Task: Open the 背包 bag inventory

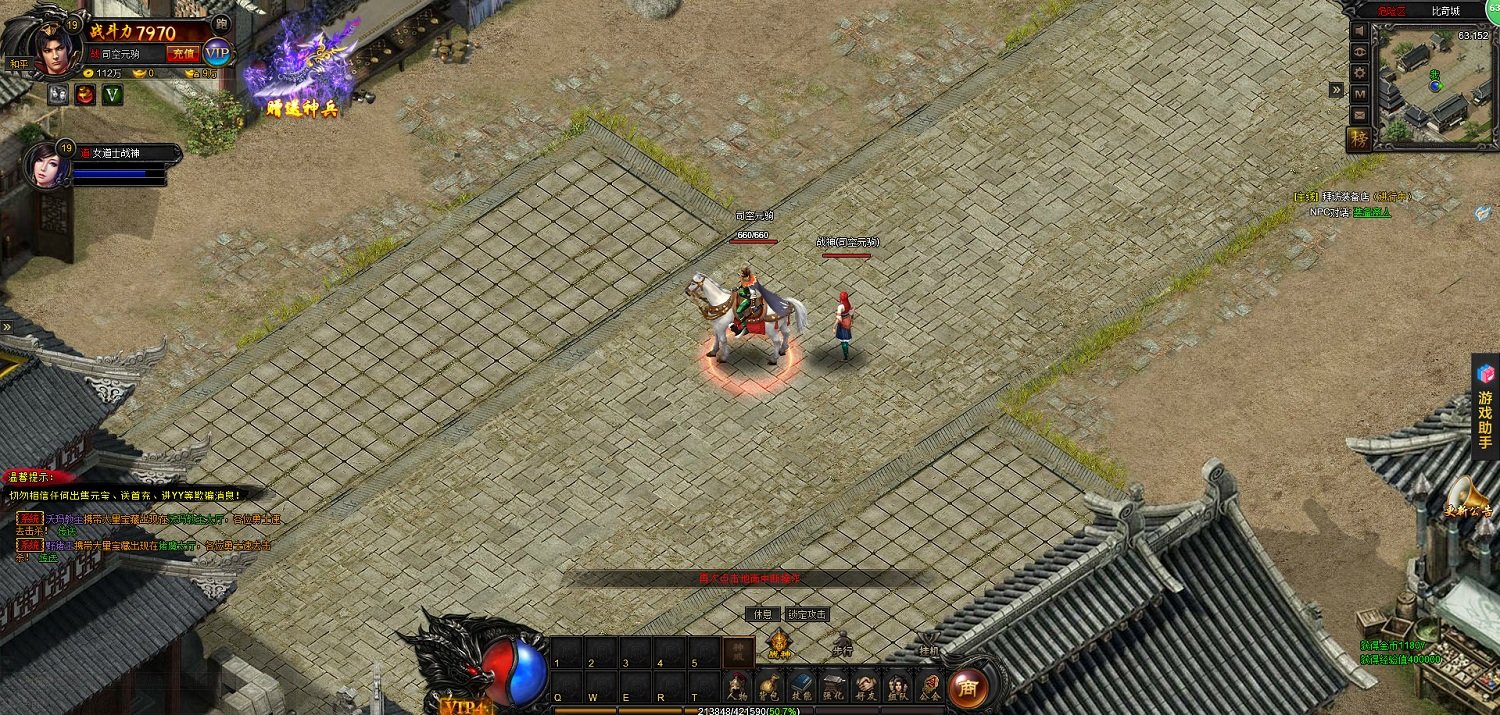Action: 770,686
